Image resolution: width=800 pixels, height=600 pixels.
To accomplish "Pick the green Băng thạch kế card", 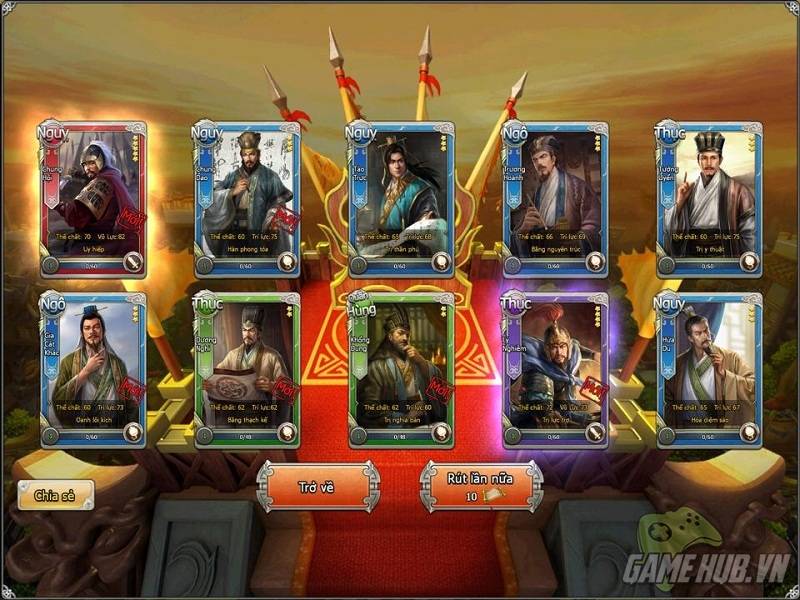I will (x=246, y=370).
